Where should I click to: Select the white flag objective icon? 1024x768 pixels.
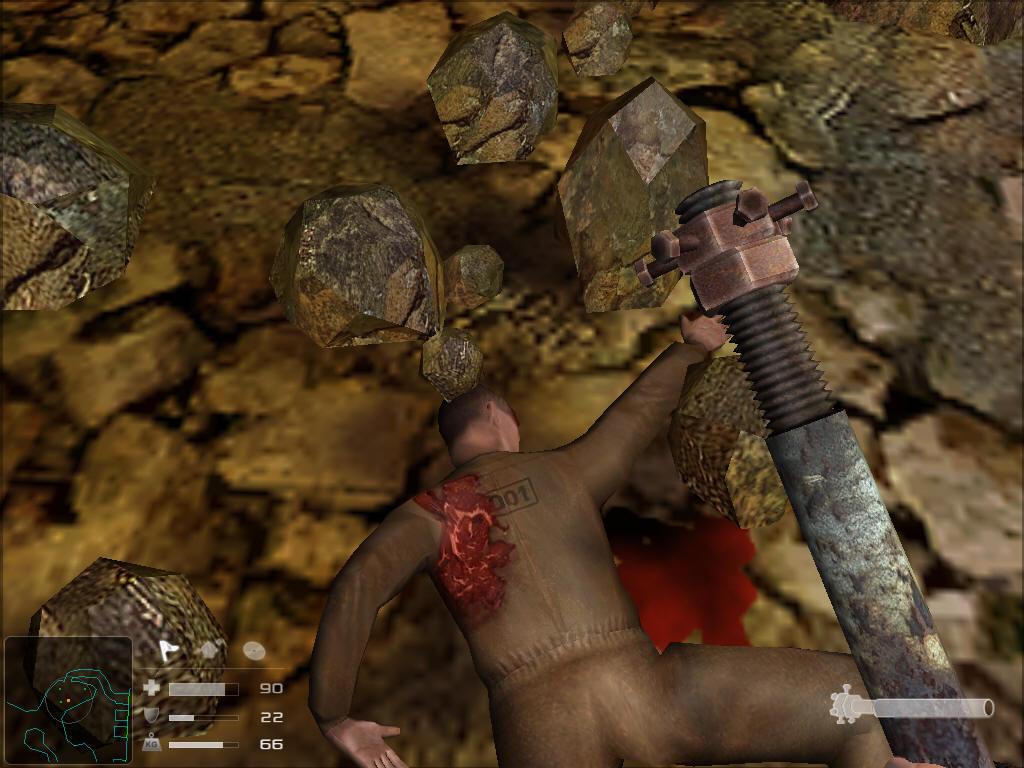coord(168,650)
